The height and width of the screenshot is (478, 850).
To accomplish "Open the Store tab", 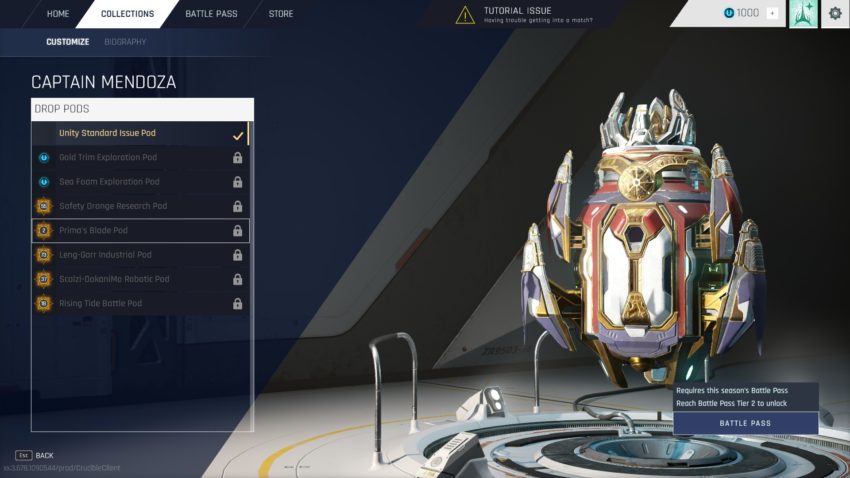I will (281, 14).
